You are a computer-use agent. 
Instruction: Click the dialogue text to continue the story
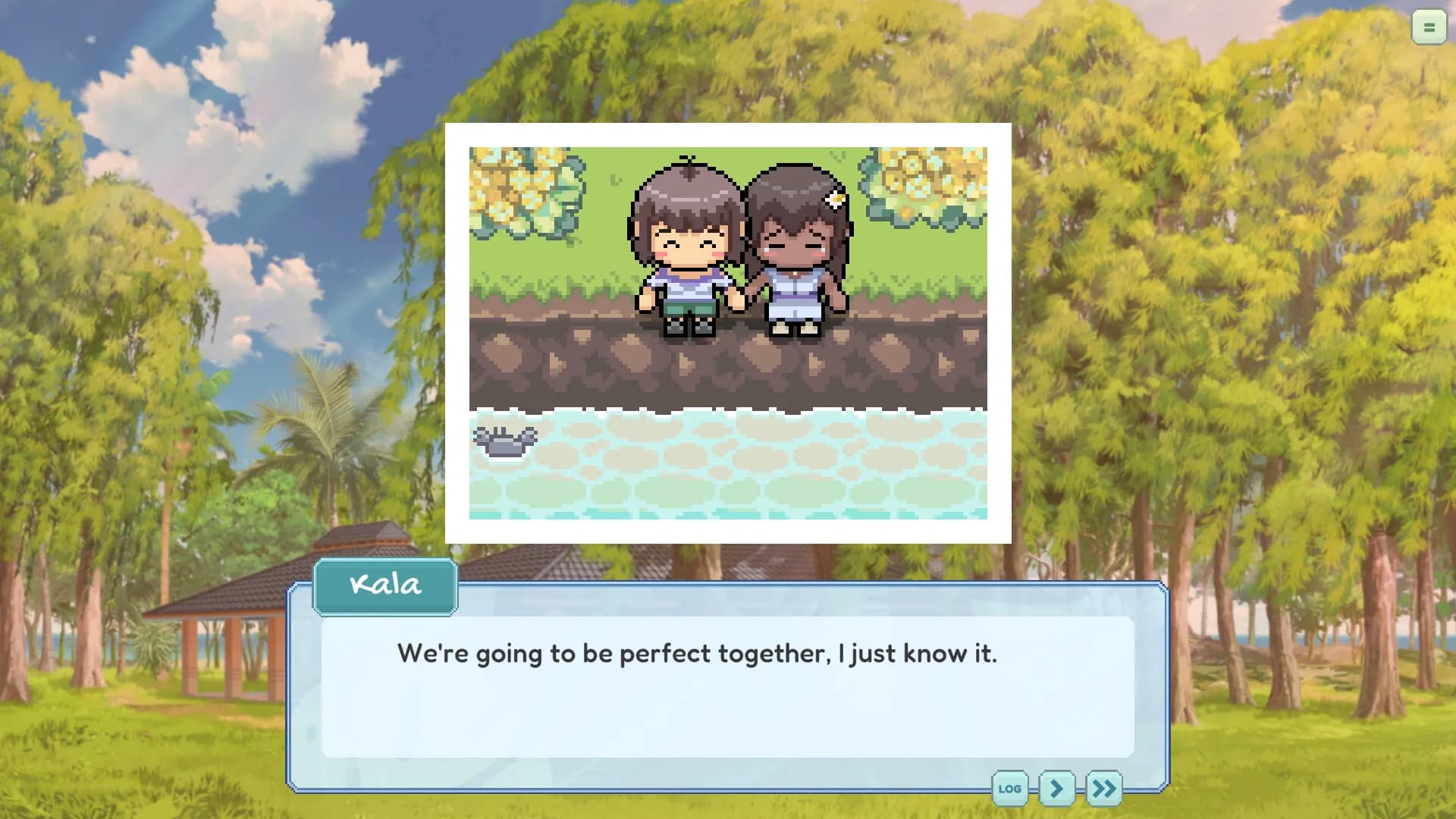698,653
